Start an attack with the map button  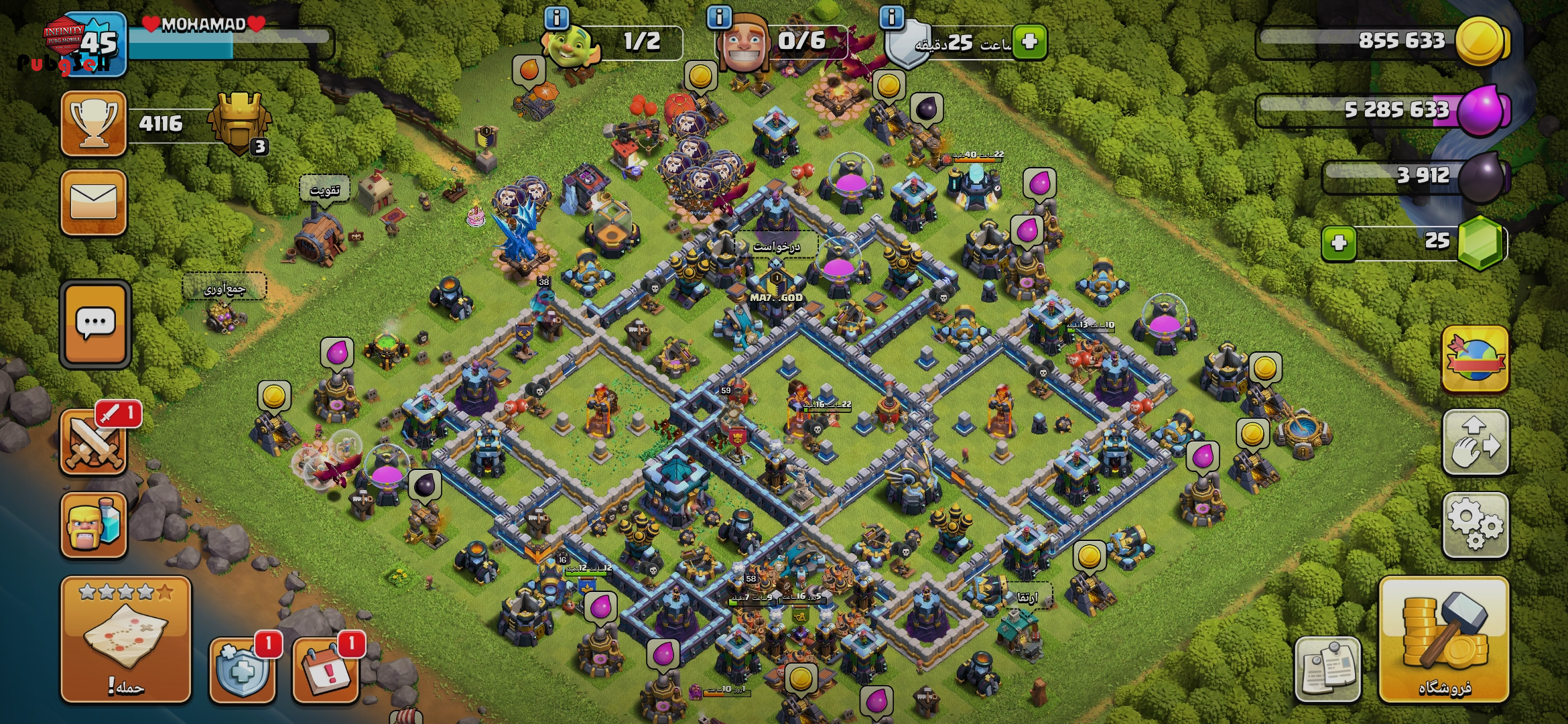pos(126,640)
